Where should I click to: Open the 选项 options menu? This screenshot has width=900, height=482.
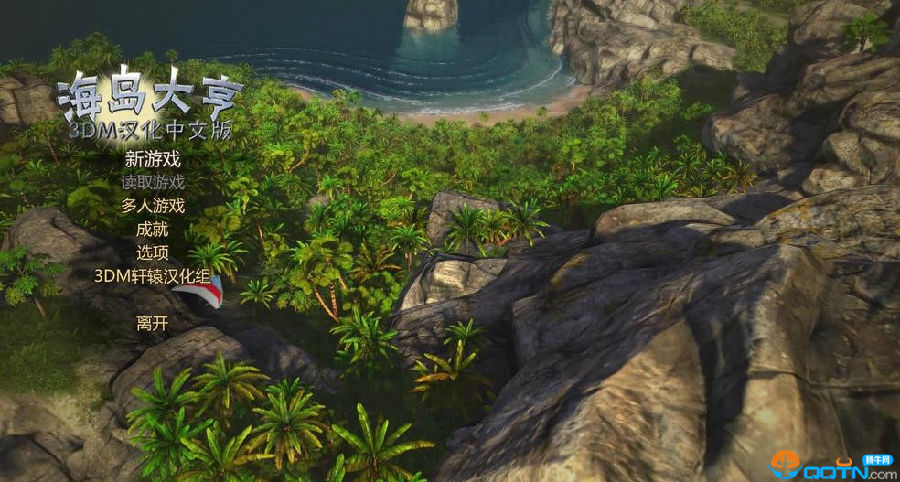[152, 252]
